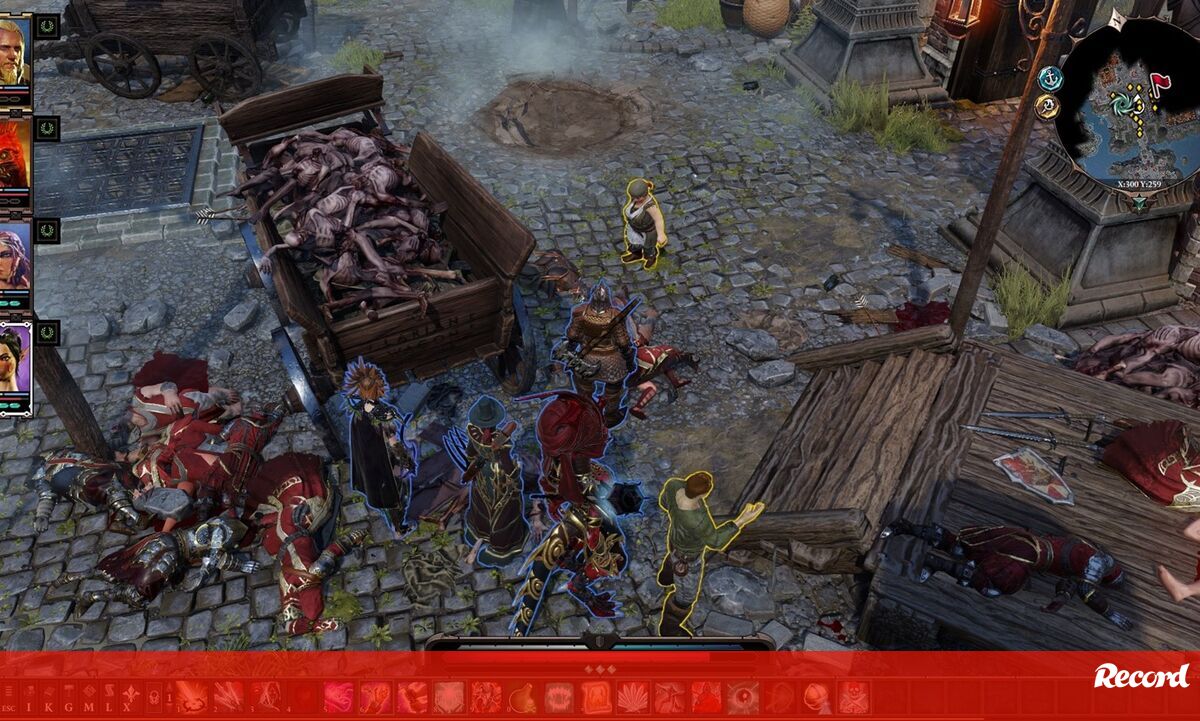Activate the first hotbar skill in slot 1
Viewport: 1200px width, 721px height.
coord(191,697)
